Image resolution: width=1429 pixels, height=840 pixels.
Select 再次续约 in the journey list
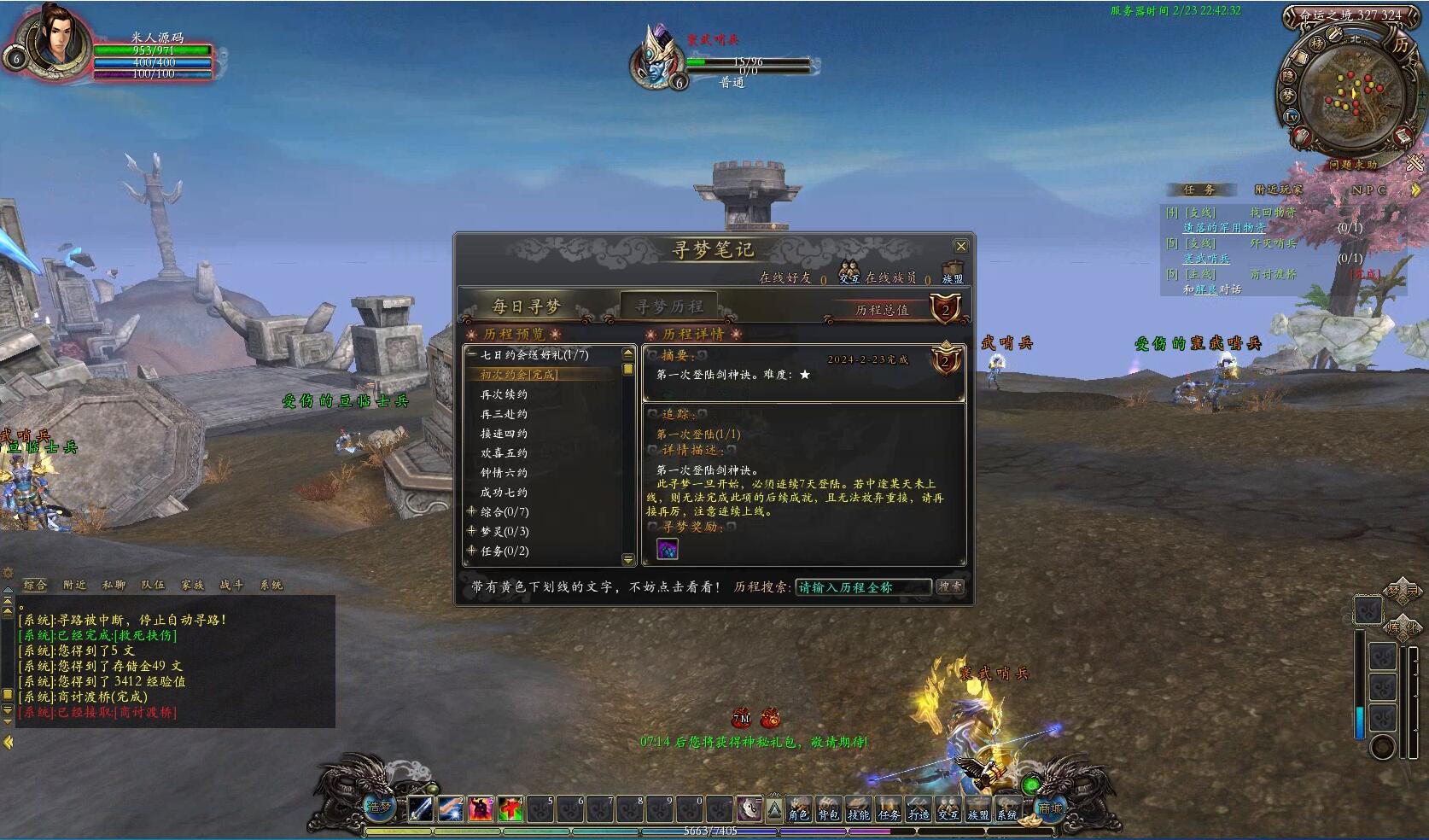tap(504, 394)
